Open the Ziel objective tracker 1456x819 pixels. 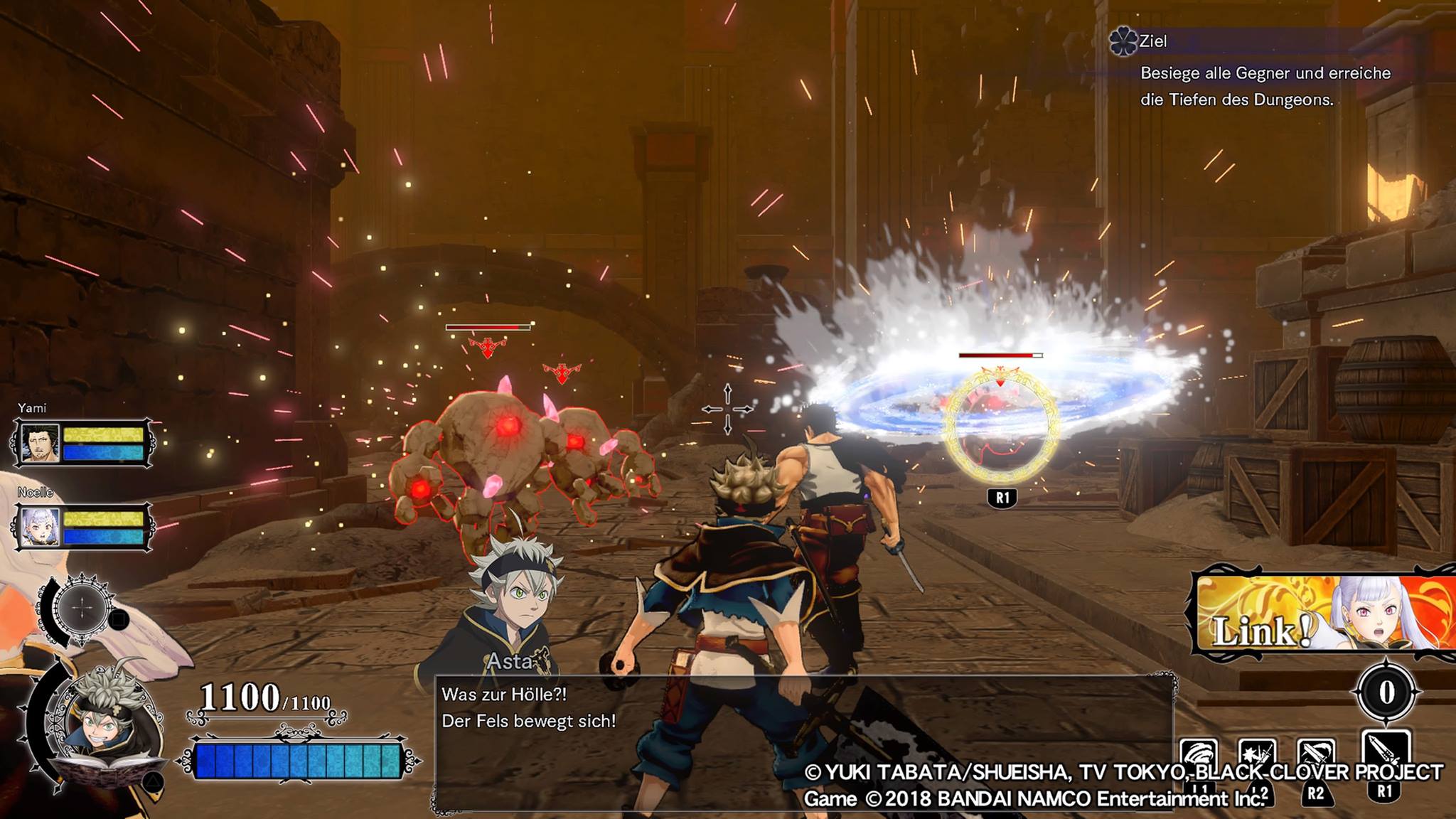[1153, 41]
